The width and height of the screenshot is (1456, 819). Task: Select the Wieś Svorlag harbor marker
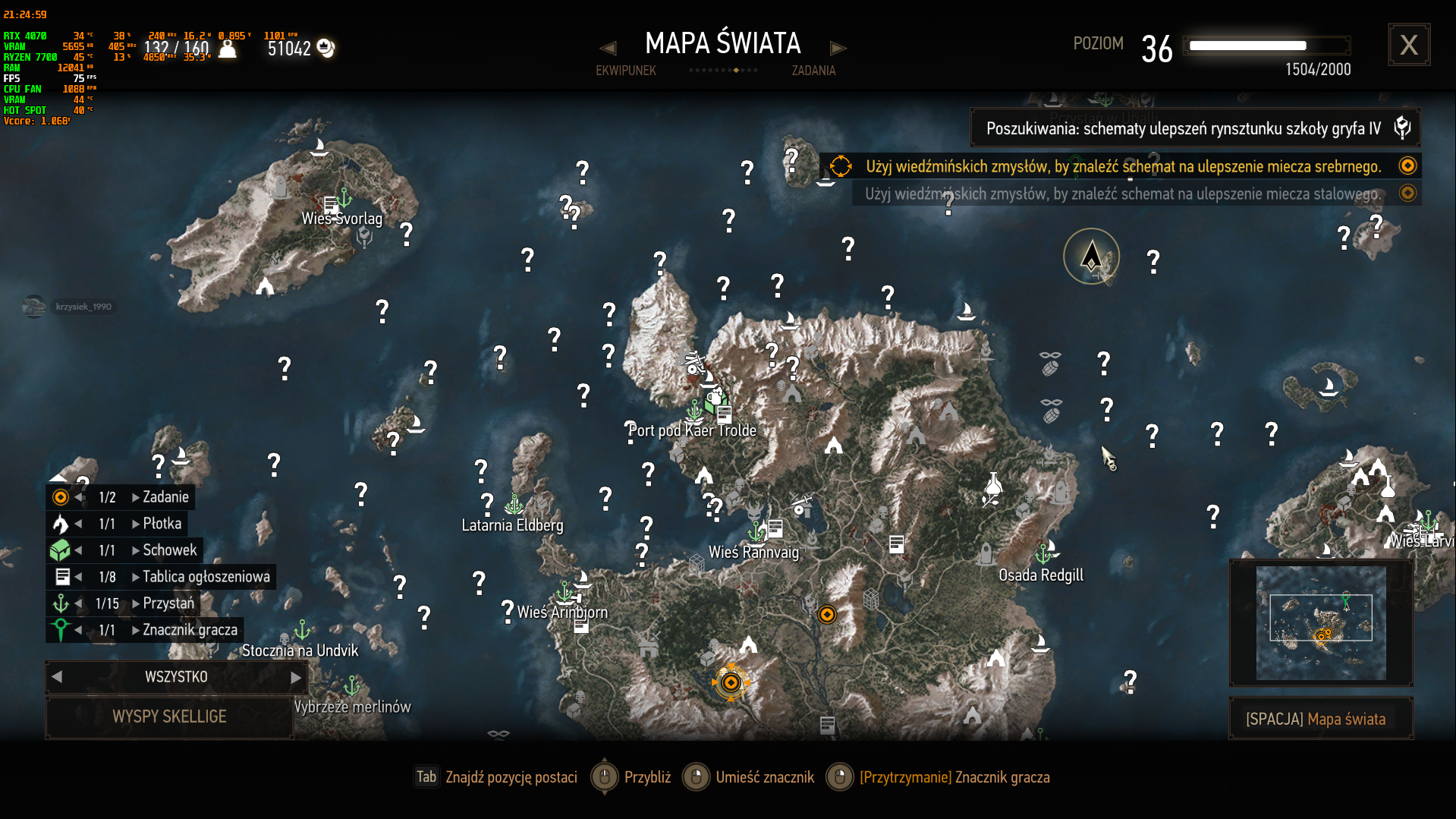pyautogui.click(x=344, y=198)
